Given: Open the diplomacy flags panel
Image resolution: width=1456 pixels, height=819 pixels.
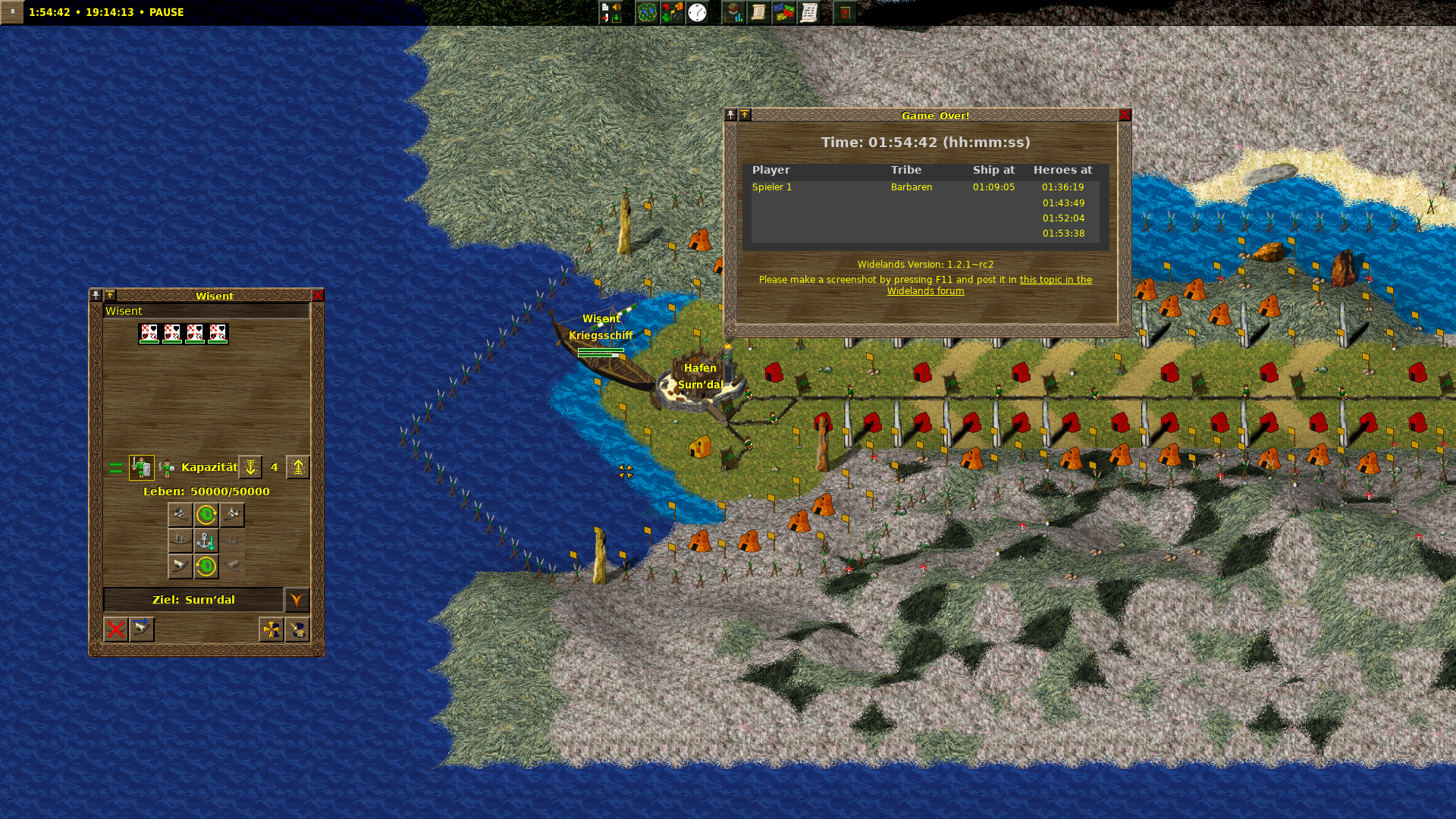Looking at the screenshot, I should (783, 12).
